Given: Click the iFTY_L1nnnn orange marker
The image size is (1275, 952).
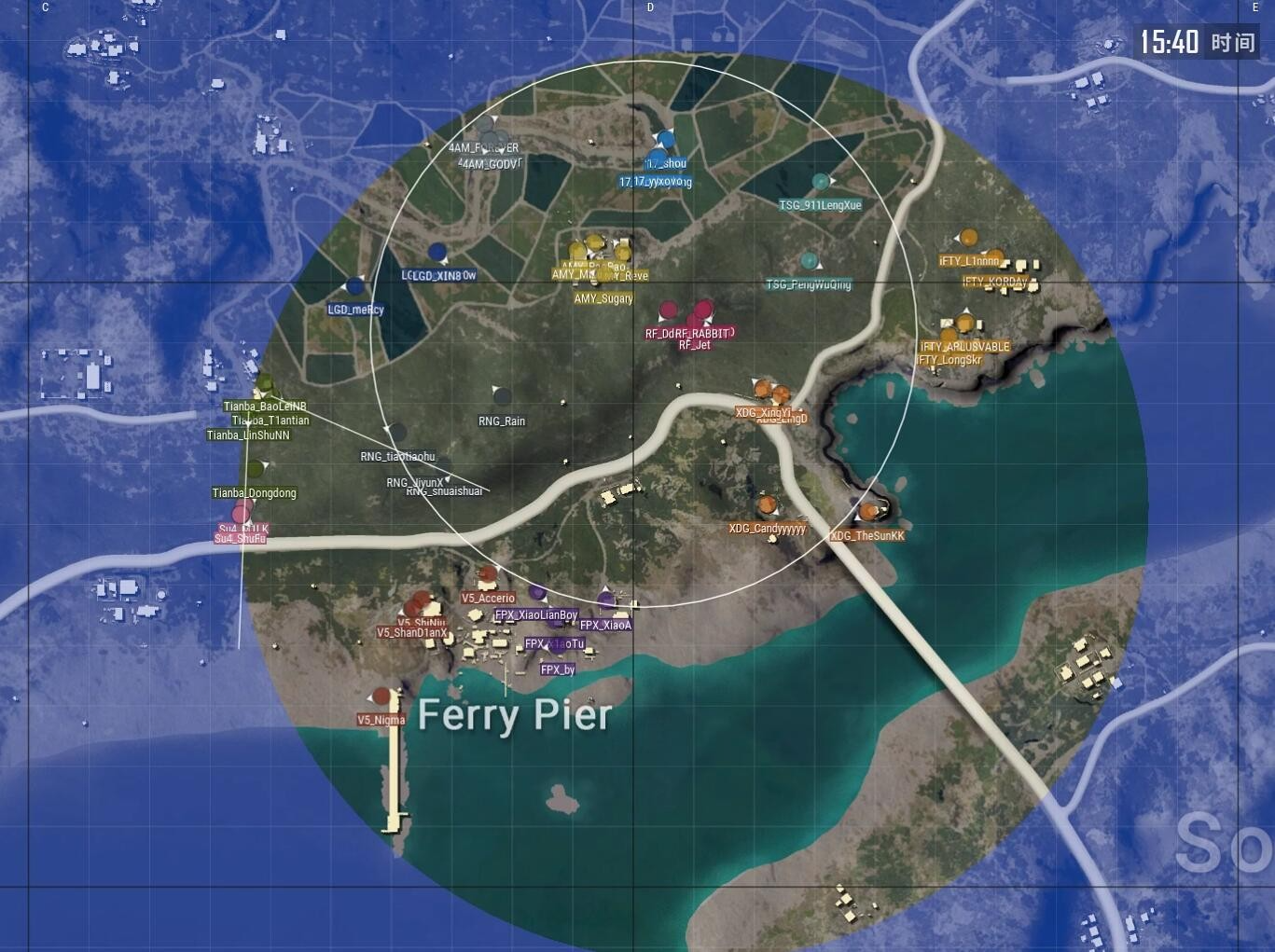Looking at the screenshot, I should point(968,238).
